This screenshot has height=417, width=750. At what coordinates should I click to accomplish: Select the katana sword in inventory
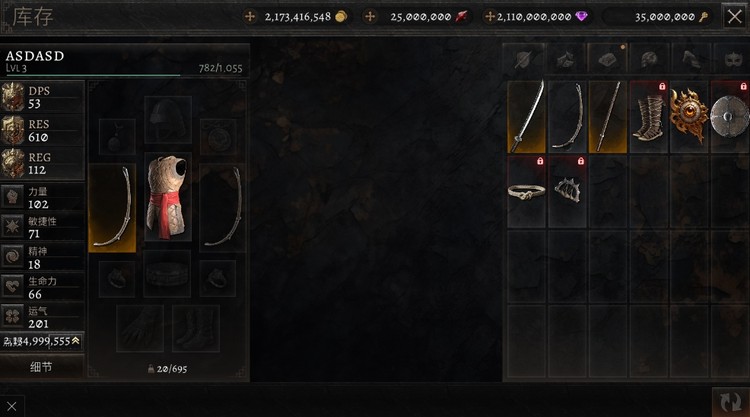527,117
